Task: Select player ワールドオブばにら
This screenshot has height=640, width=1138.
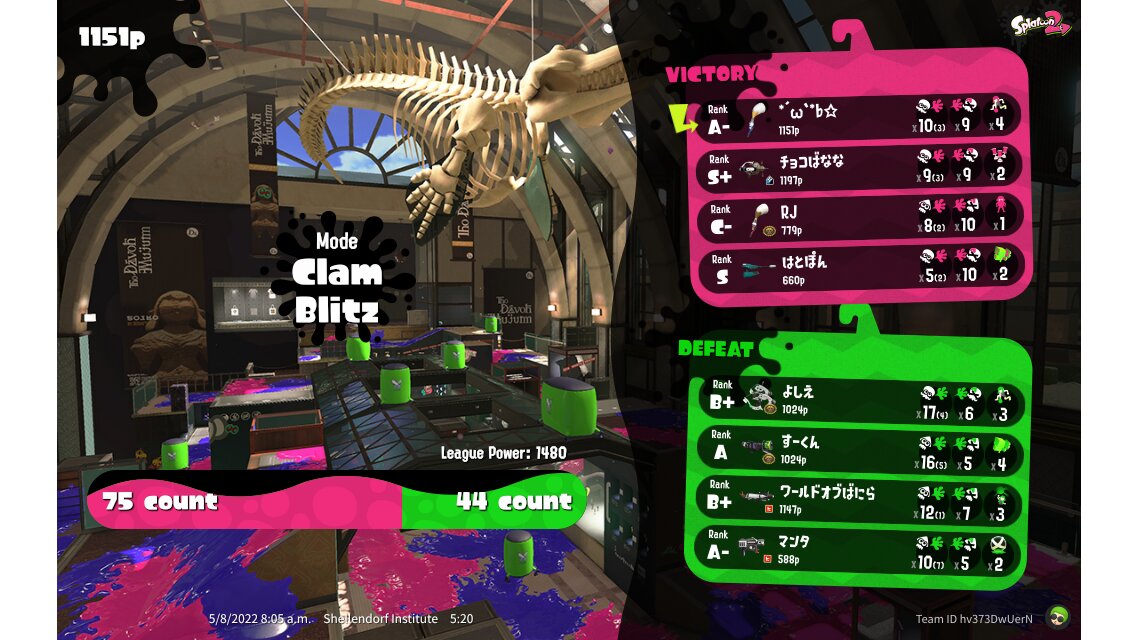Action: 860,499
